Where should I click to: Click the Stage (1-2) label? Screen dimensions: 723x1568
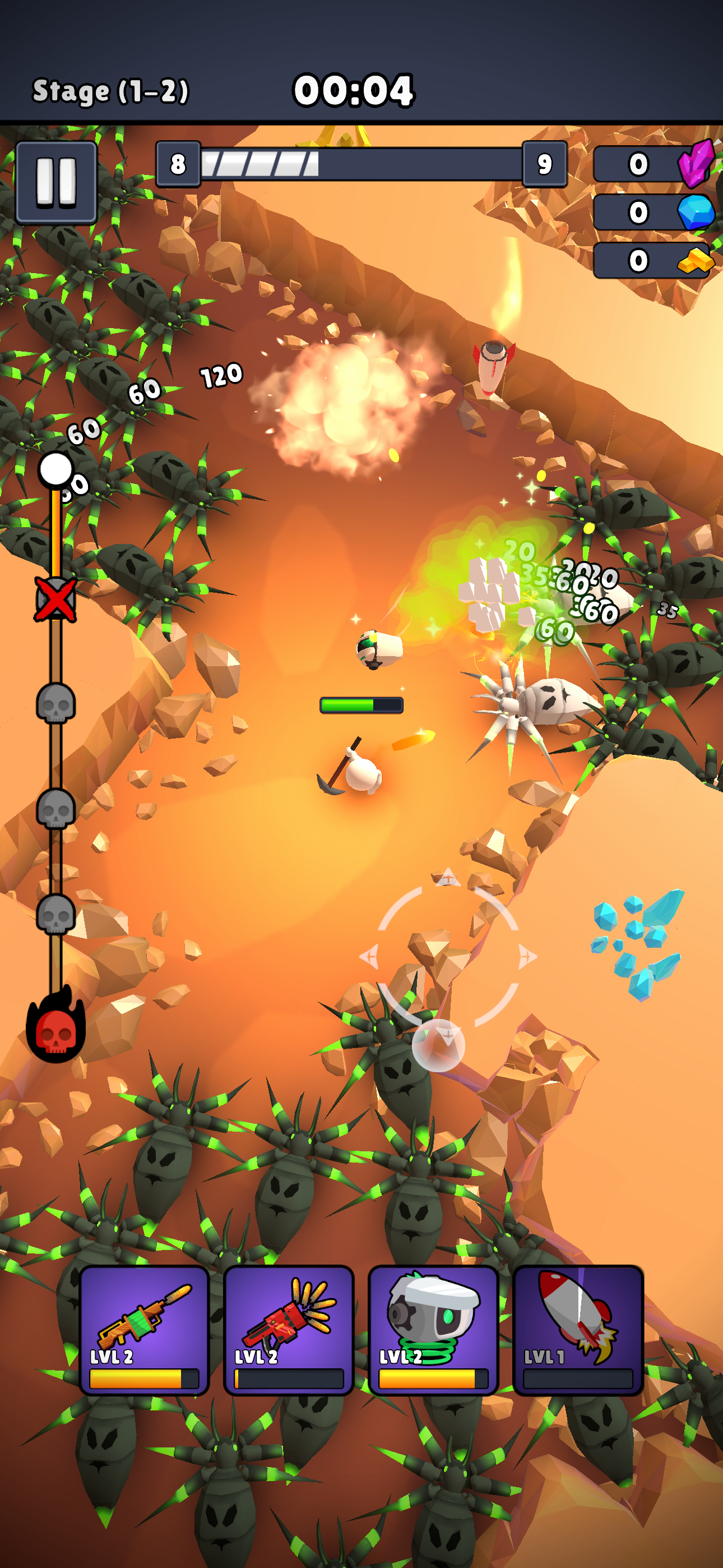click(111, 90)
